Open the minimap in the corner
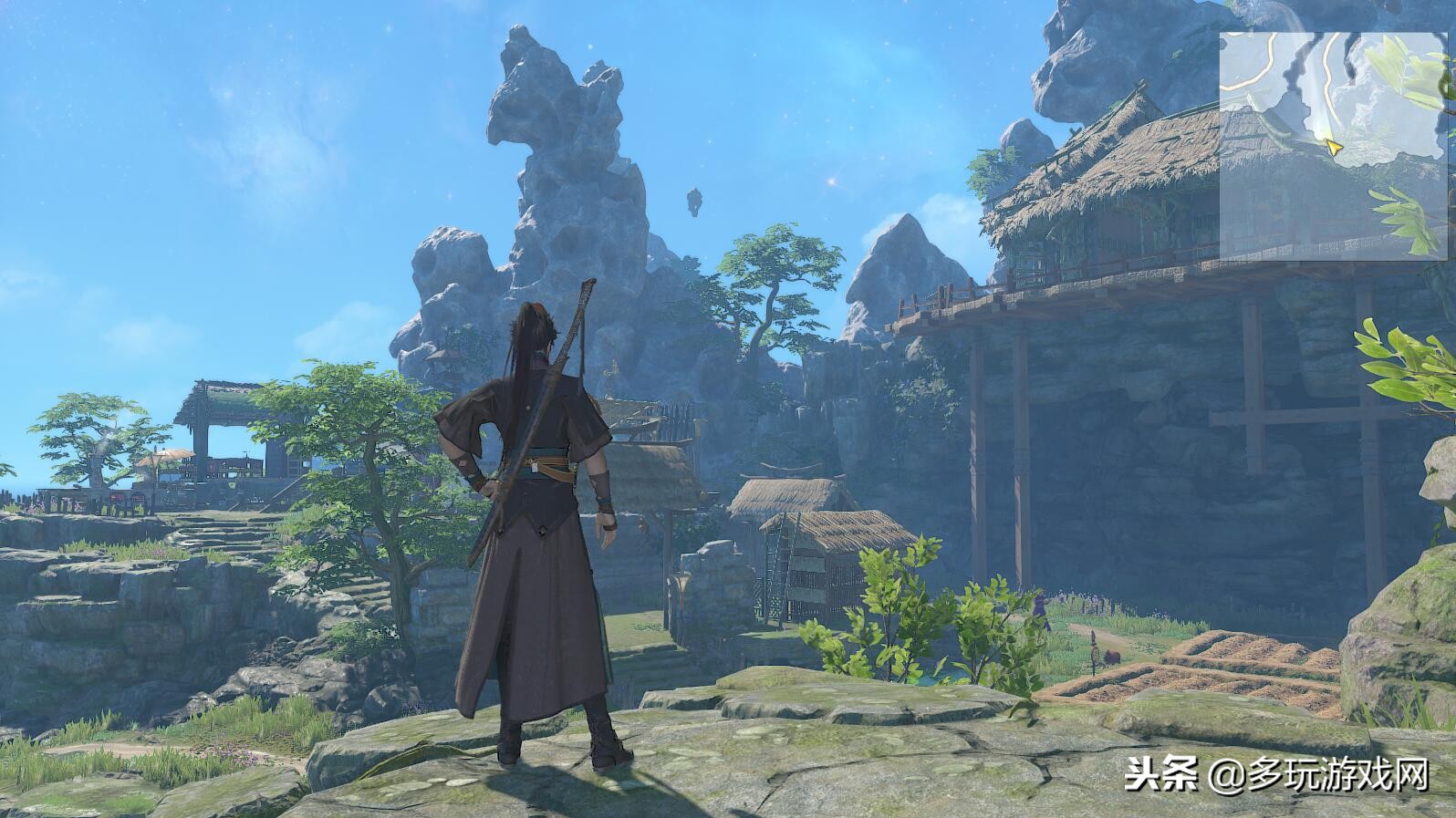Viewport: 1456px width, 818px height. [x=1334, y=146]
